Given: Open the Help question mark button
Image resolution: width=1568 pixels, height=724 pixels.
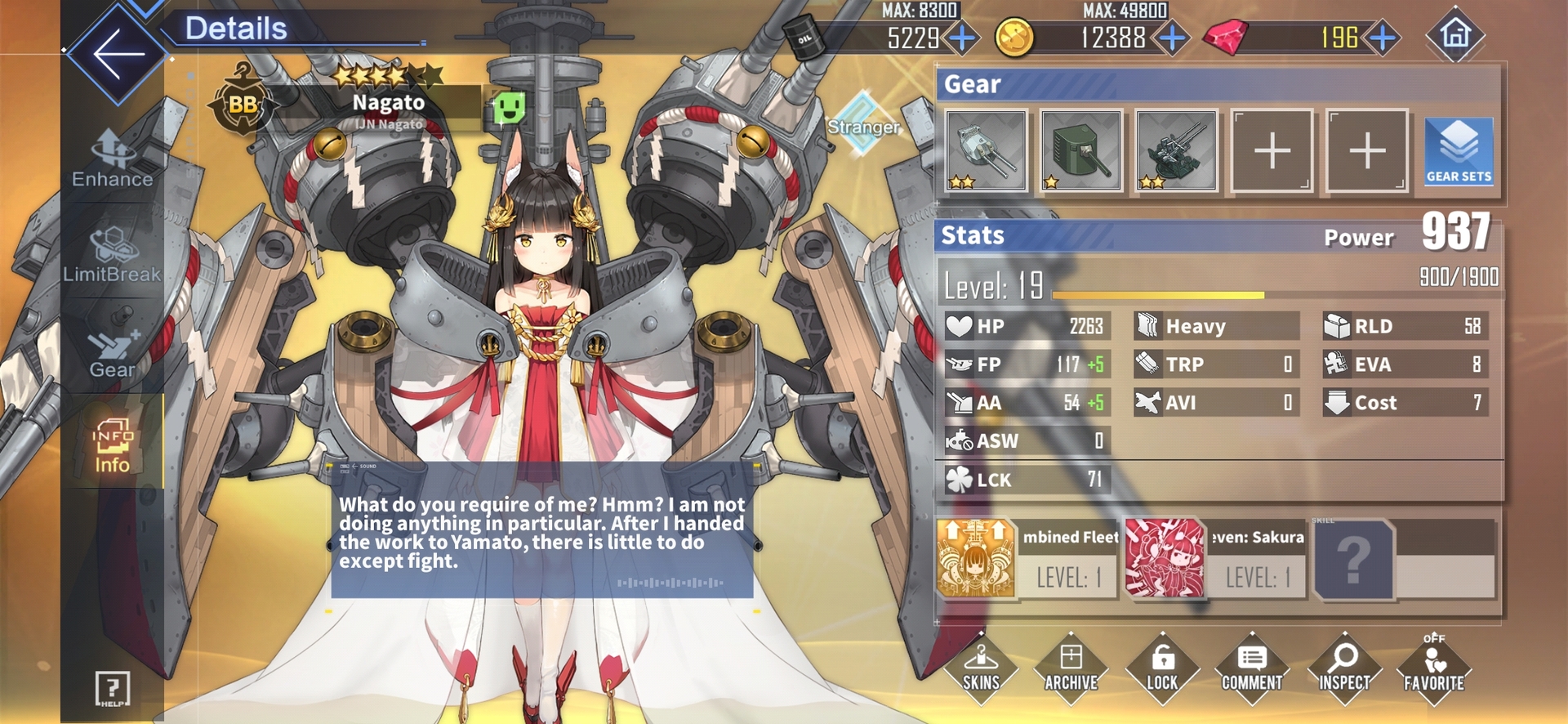Looking at the screenshot, I should click(x=112, y=688).
